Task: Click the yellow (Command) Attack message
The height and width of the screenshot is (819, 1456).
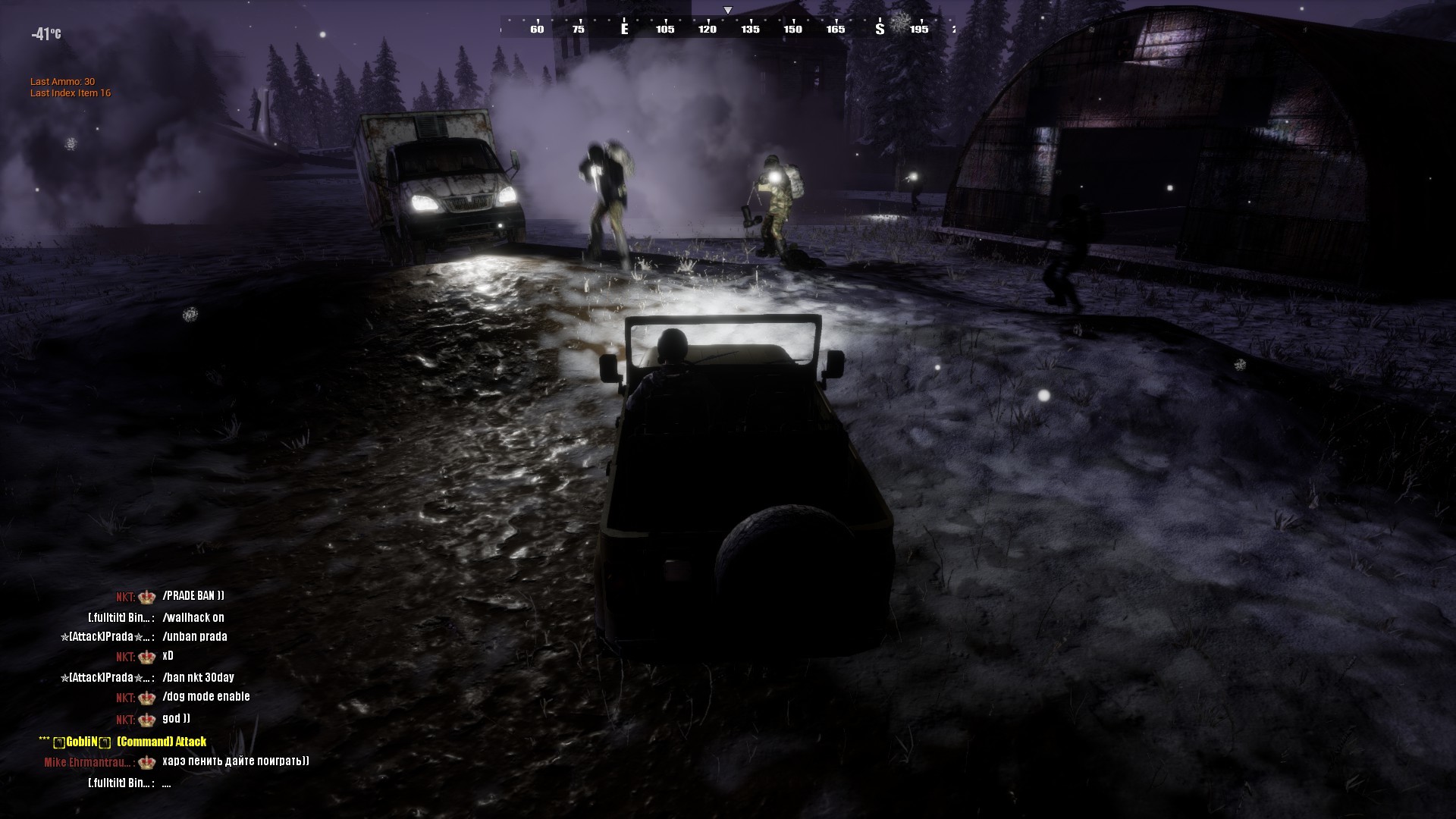Action: [161, 742]
